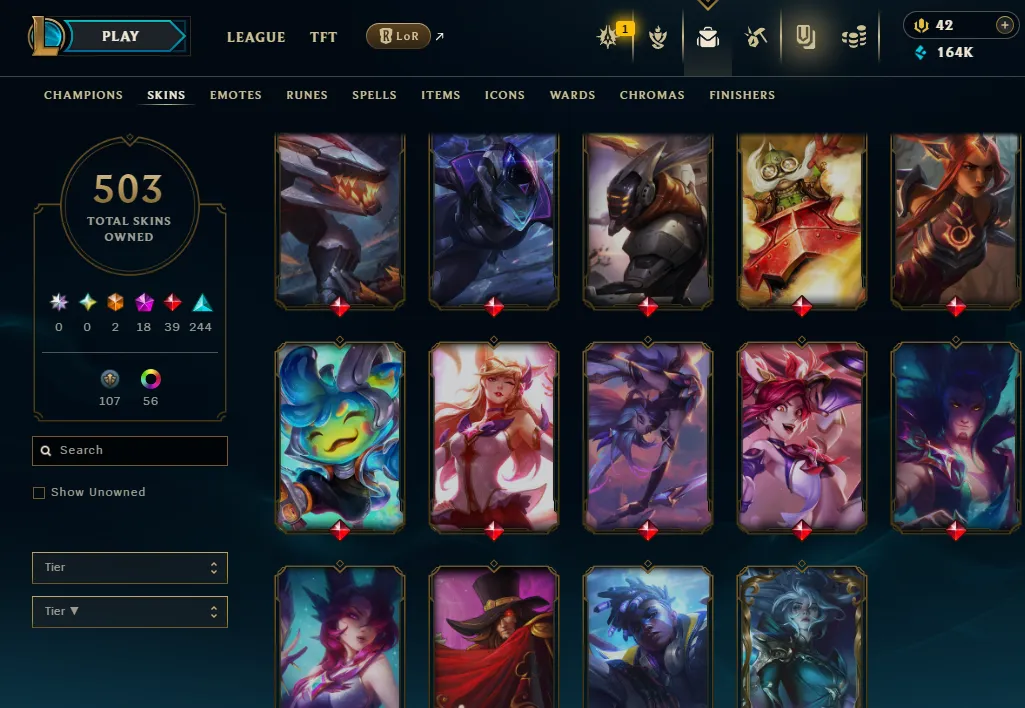View the Icons tab

[x=504, y=95]
